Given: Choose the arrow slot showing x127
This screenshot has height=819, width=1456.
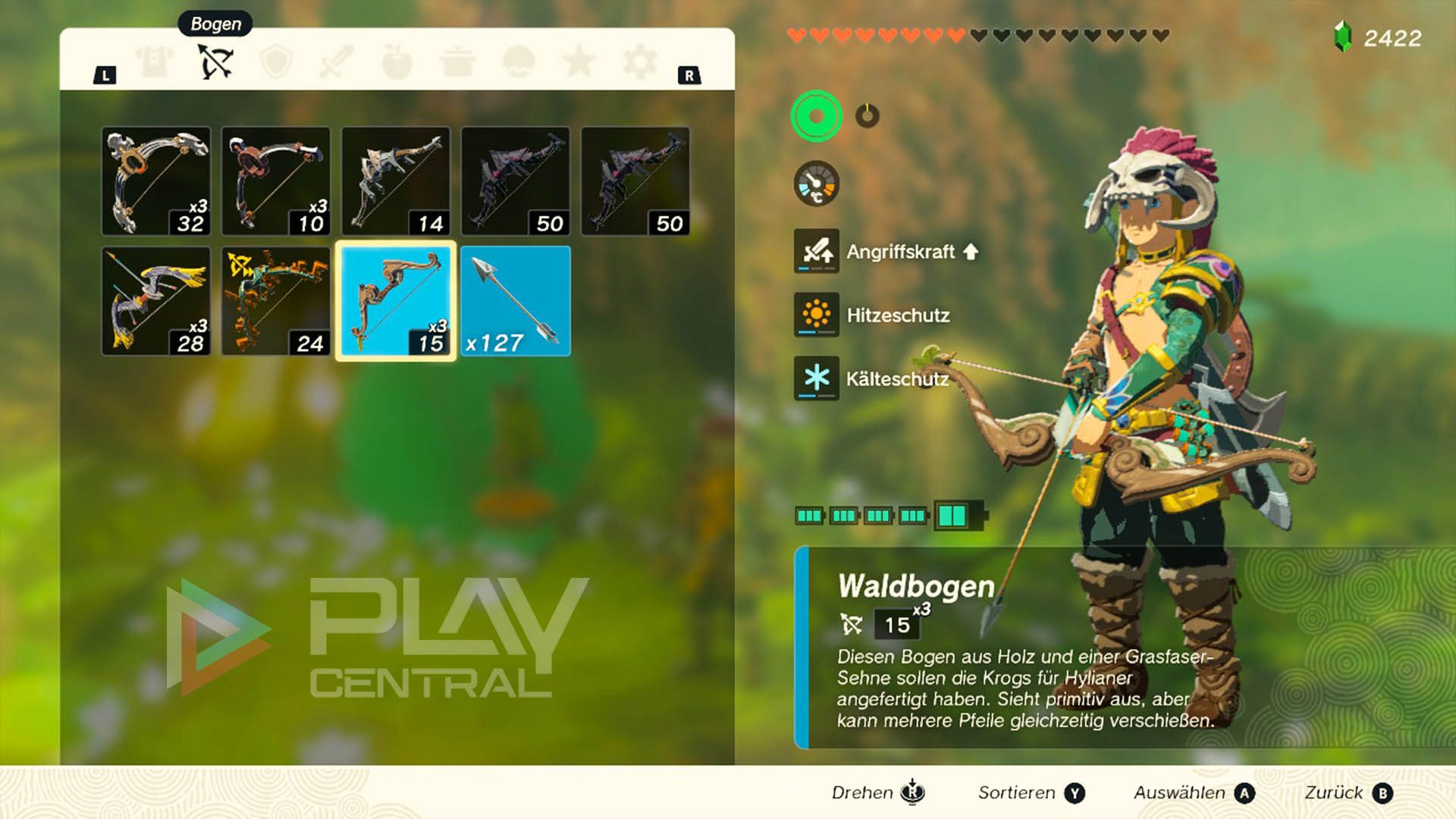Looking at the screenshot, I should pos(515,301).
